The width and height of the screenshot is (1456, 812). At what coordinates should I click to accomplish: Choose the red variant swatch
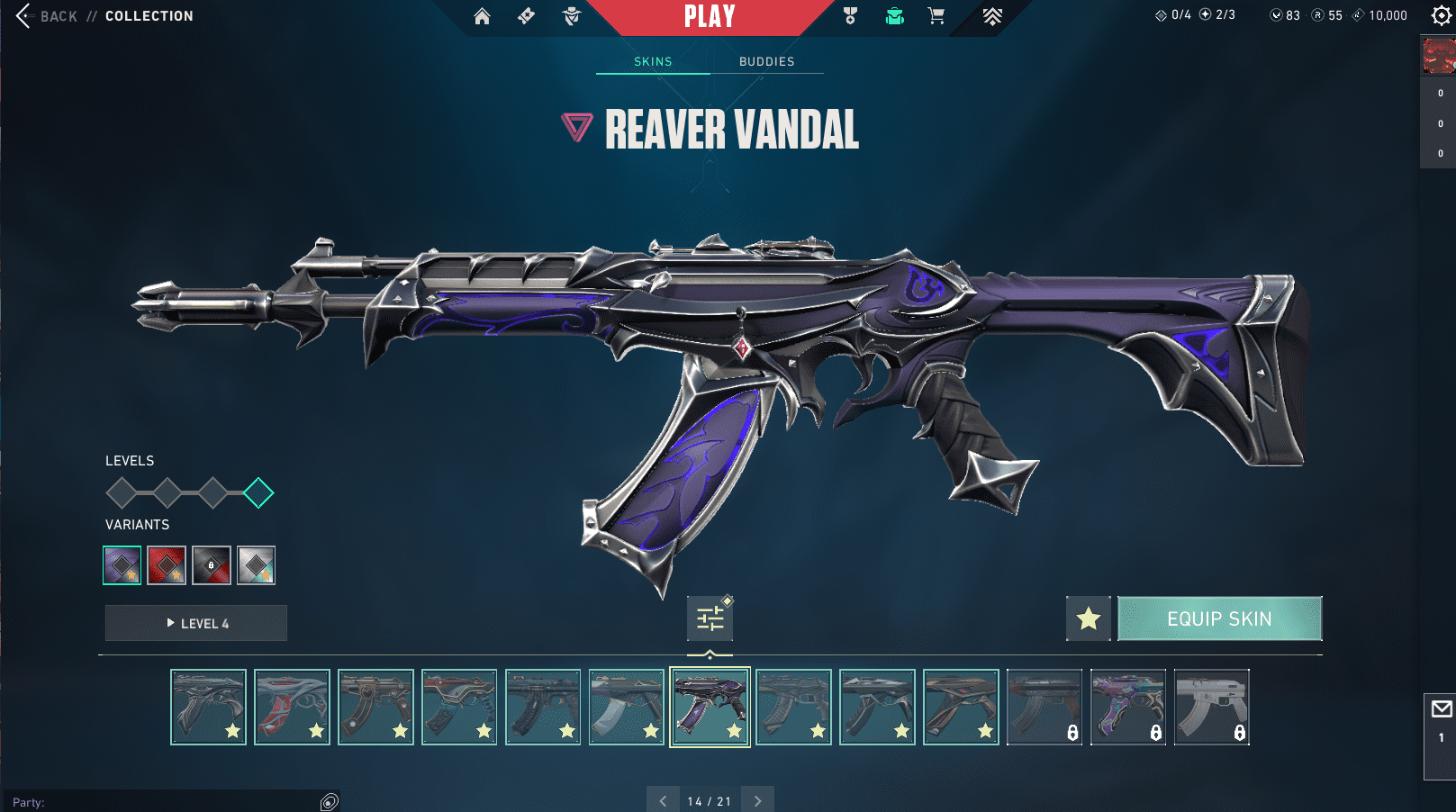click(167, 565)
